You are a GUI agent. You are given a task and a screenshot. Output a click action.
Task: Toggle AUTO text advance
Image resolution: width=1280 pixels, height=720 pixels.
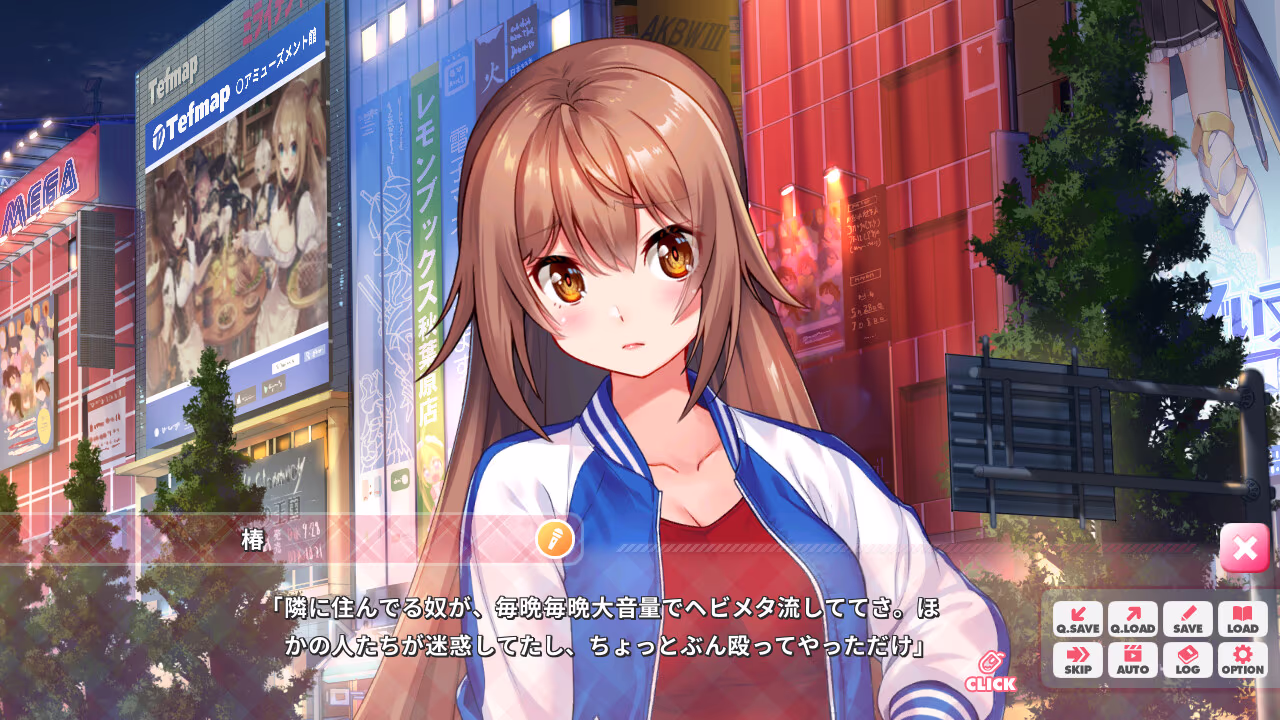coord(1132,660)
